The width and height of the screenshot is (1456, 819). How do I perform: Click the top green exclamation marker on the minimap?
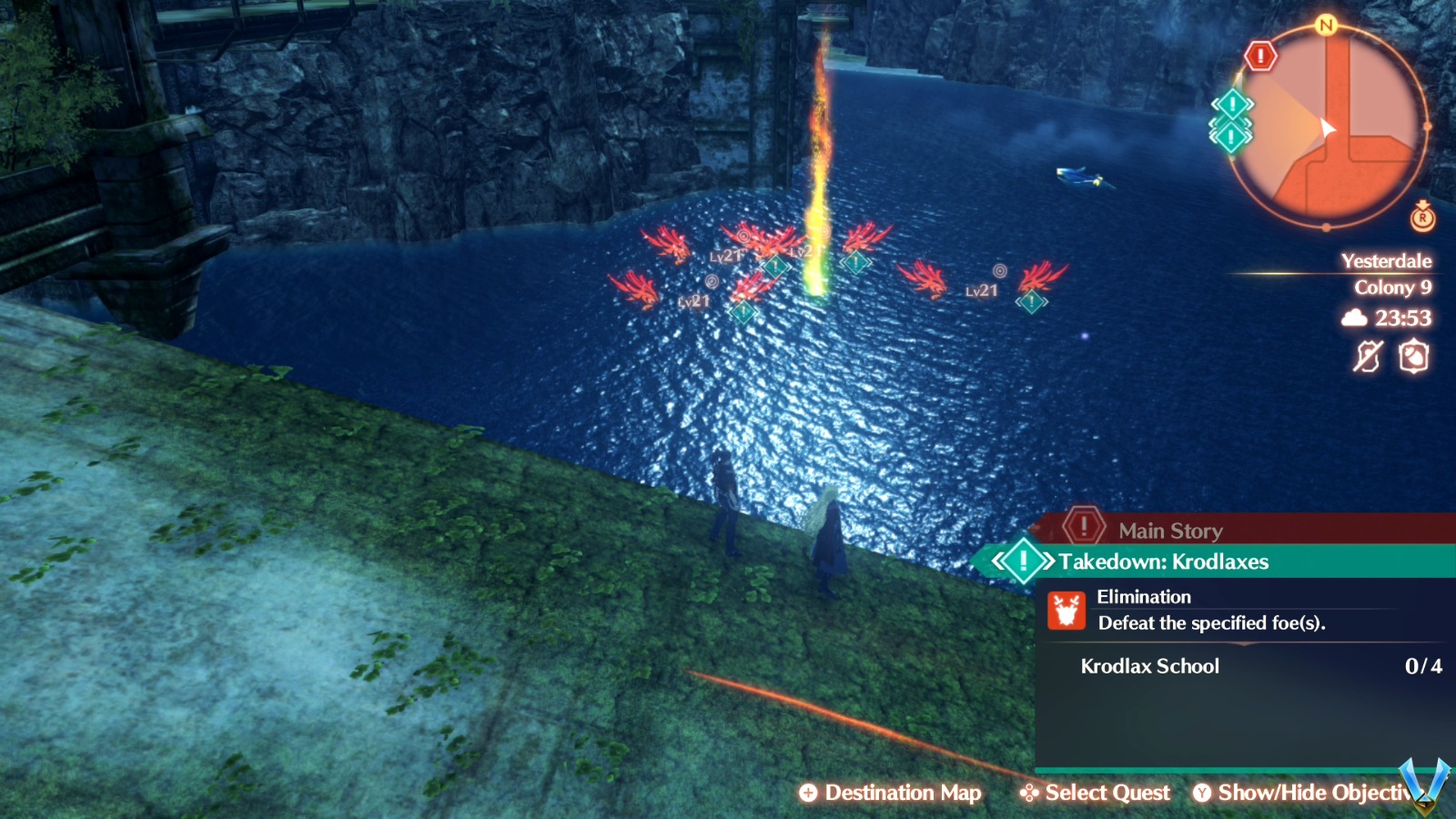tap(1231, 103)
